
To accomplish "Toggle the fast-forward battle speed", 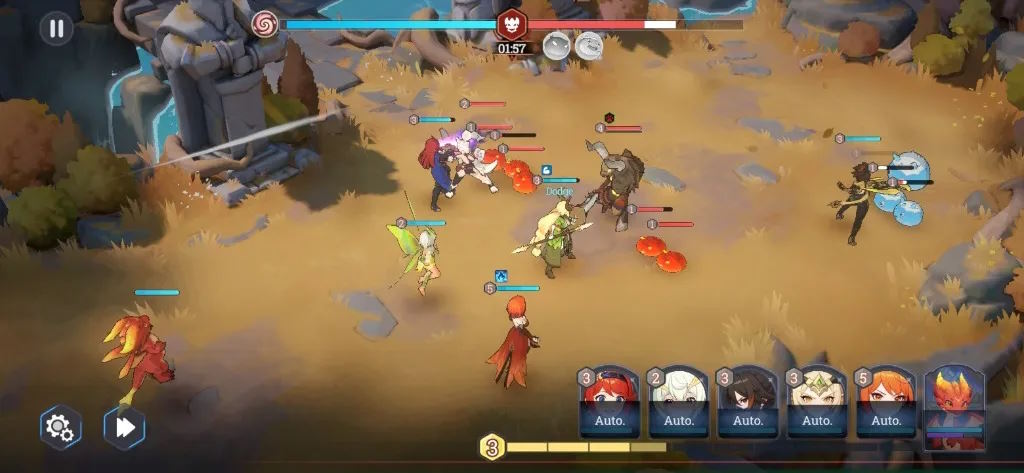I will [x=124, y=427].
